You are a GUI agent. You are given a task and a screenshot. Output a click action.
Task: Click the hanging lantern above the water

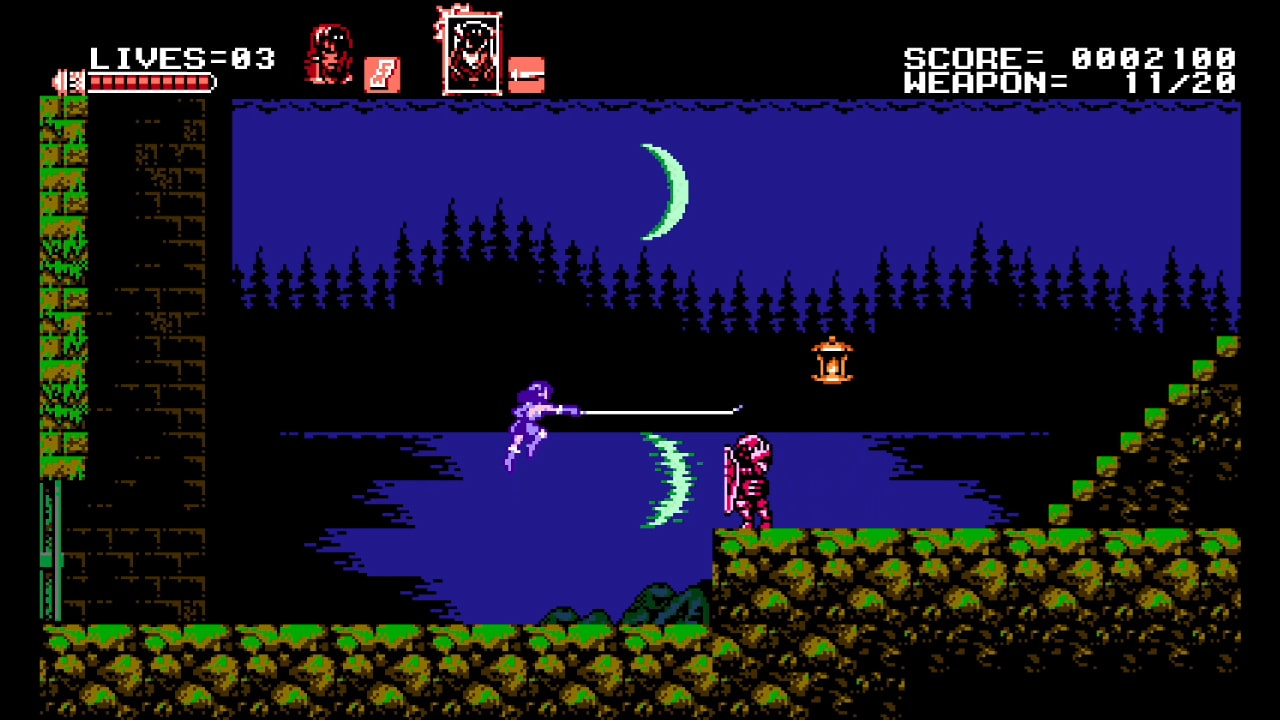tap(831, 362)
